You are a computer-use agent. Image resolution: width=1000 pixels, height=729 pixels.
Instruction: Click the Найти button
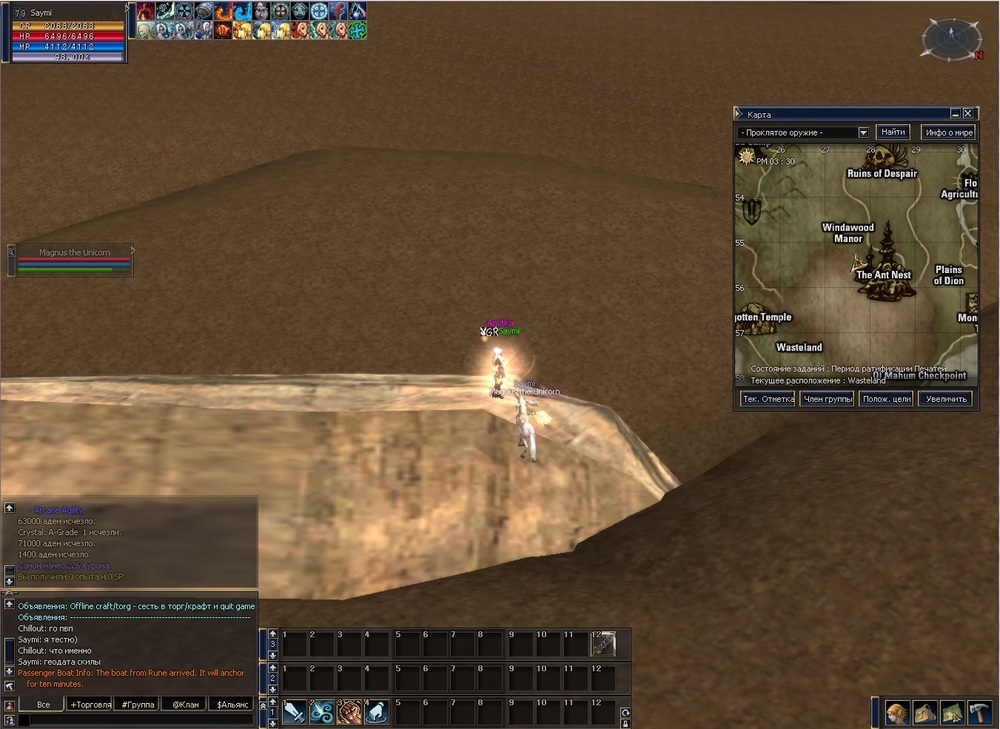point(892,132)
